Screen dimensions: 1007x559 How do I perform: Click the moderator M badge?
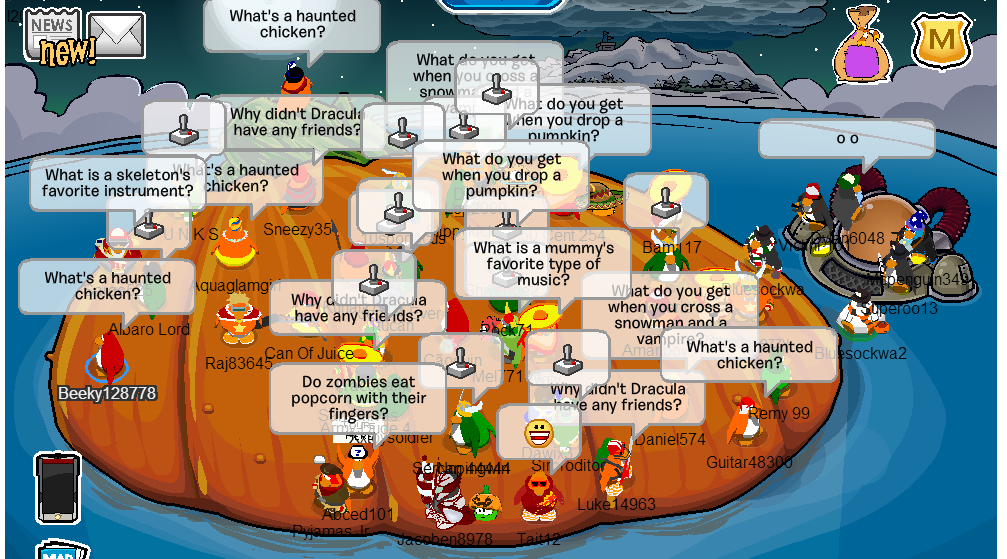coord(942,42)
